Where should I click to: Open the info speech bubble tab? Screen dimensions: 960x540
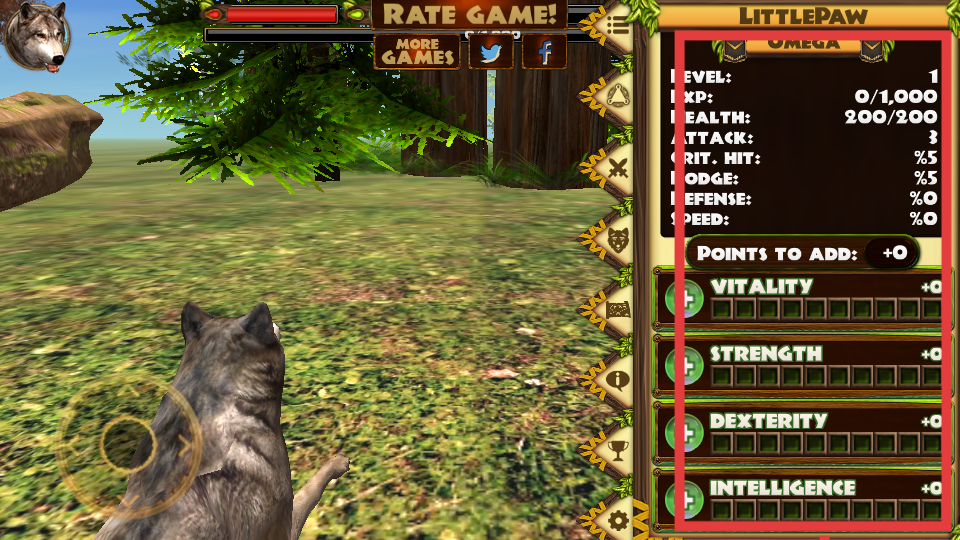click(618, 379)
